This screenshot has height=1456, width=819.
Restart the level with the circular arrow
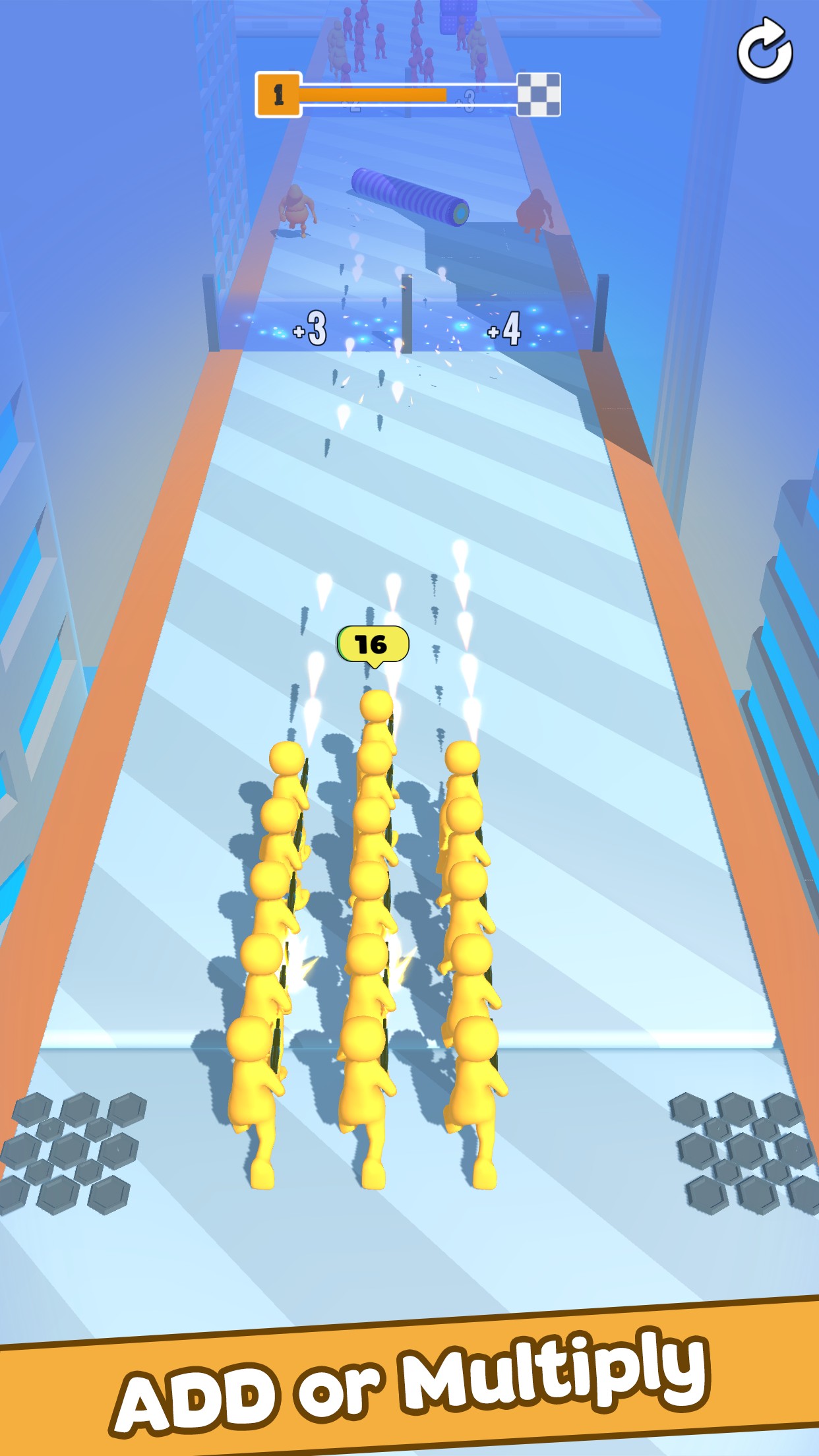click(x=764, y=51)
